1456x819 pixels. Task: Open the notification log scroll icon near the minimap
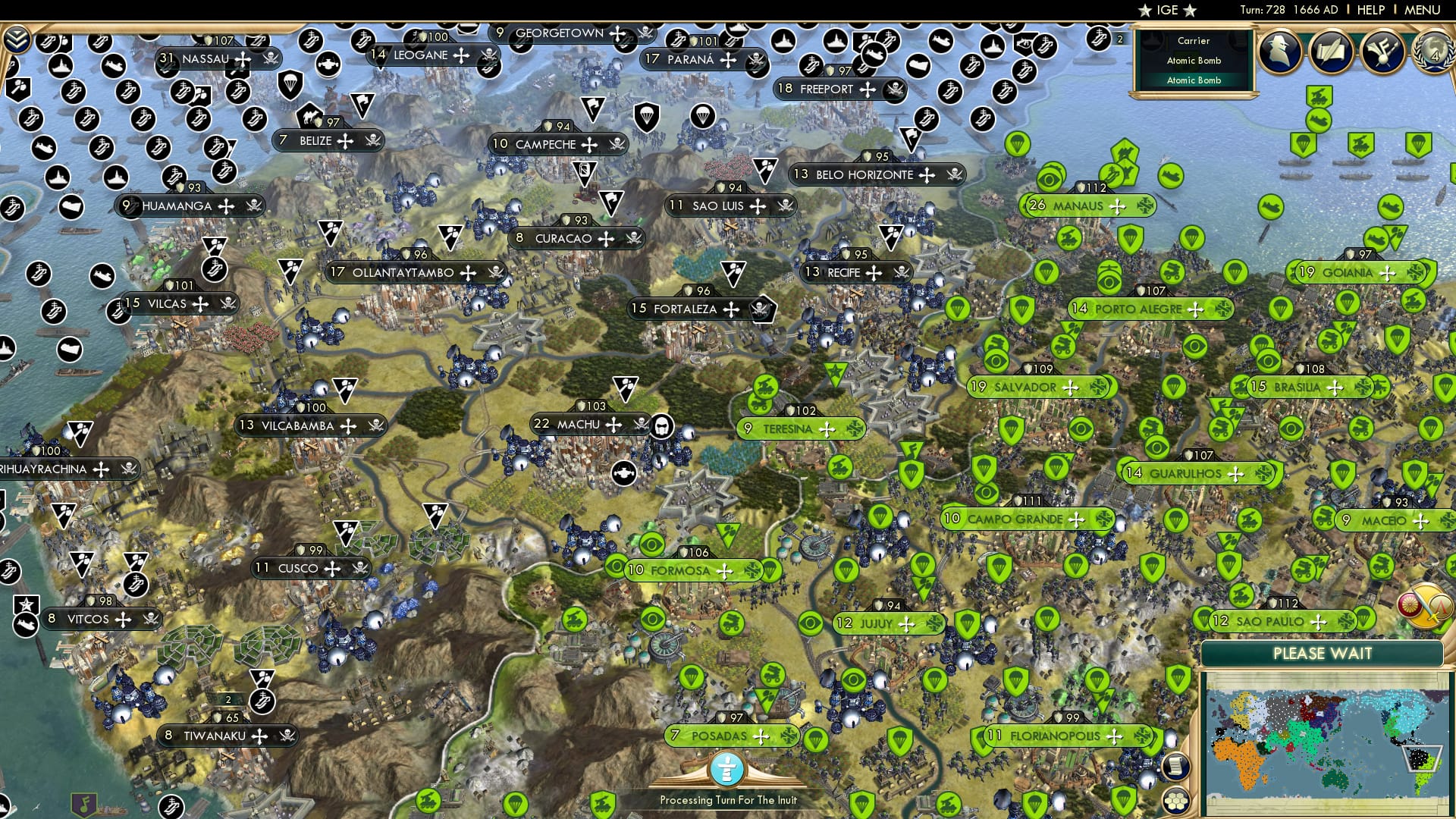[1175, 767]
